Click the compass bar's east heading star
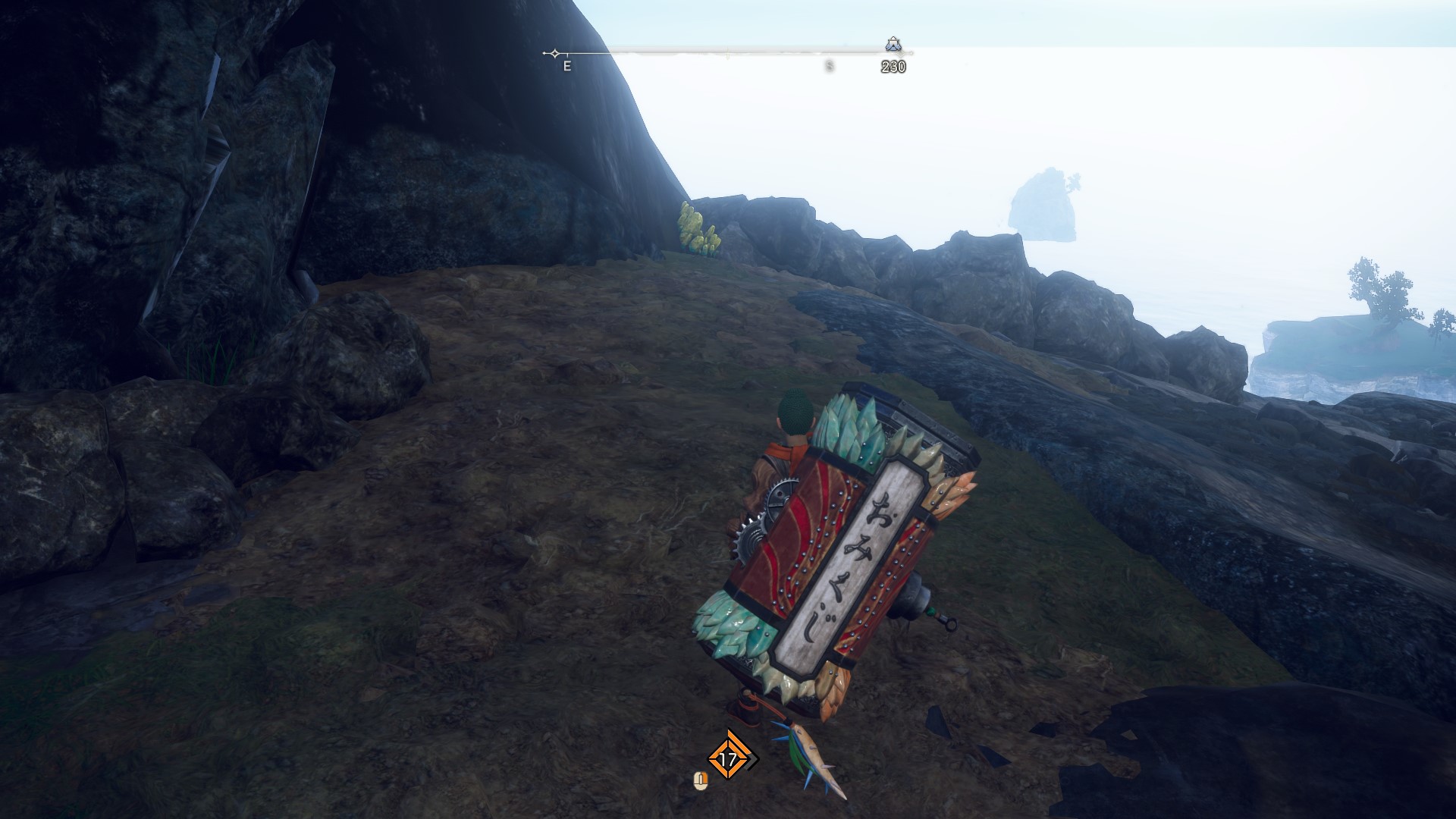 click(555, 53)
